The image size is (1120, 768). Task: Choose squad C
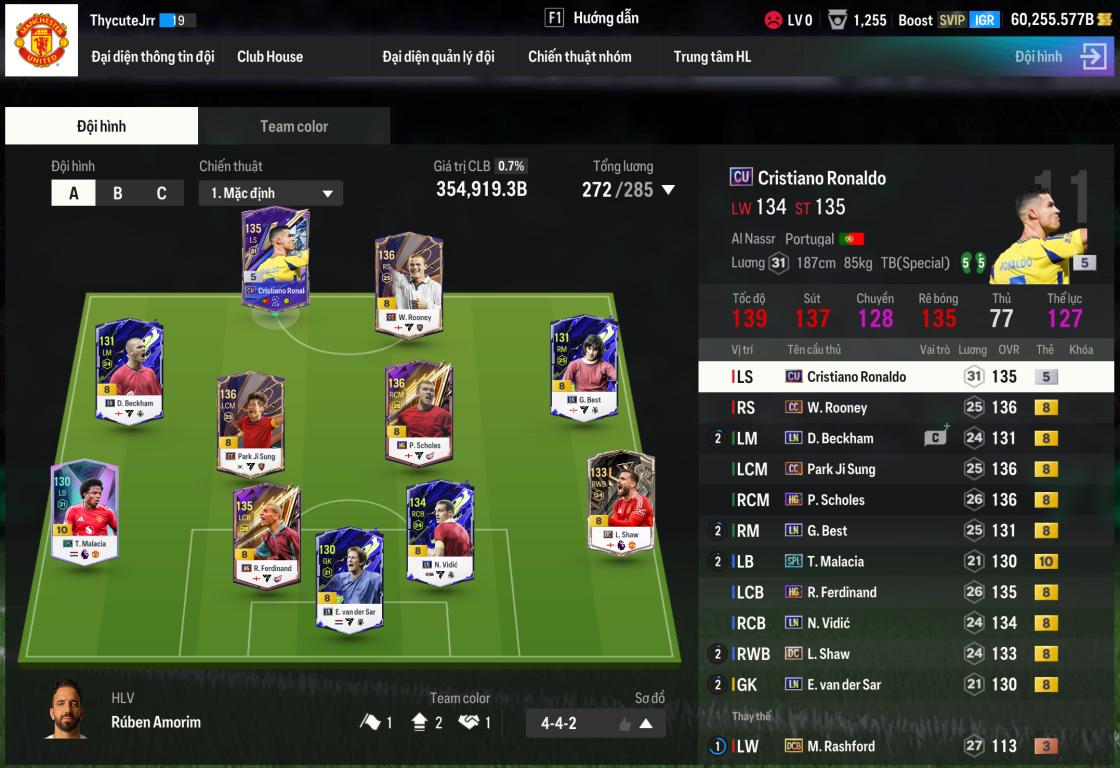pyautogui.click(x=161, y=193)
